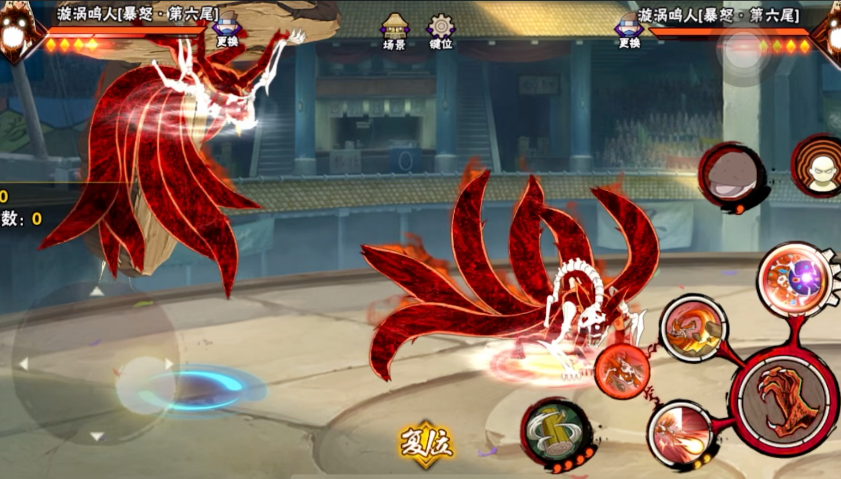Viewport: 841px width, 479px height.
Task: Tap the left player's 更换 swap button
Action: point(226,30)
